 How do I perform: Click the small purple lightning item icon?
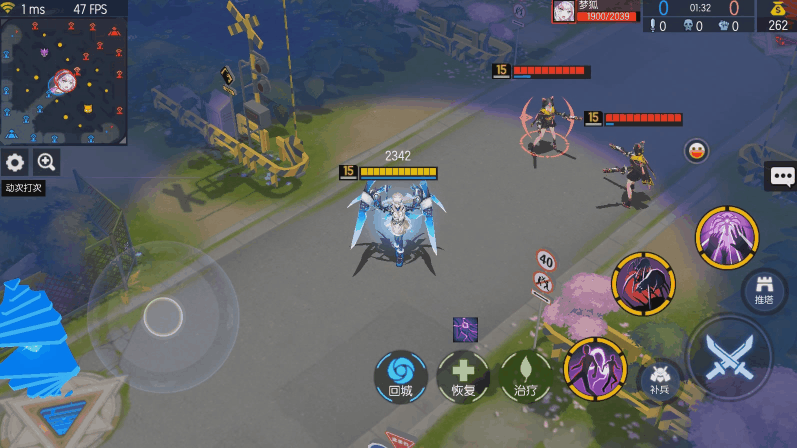(465, 328)
